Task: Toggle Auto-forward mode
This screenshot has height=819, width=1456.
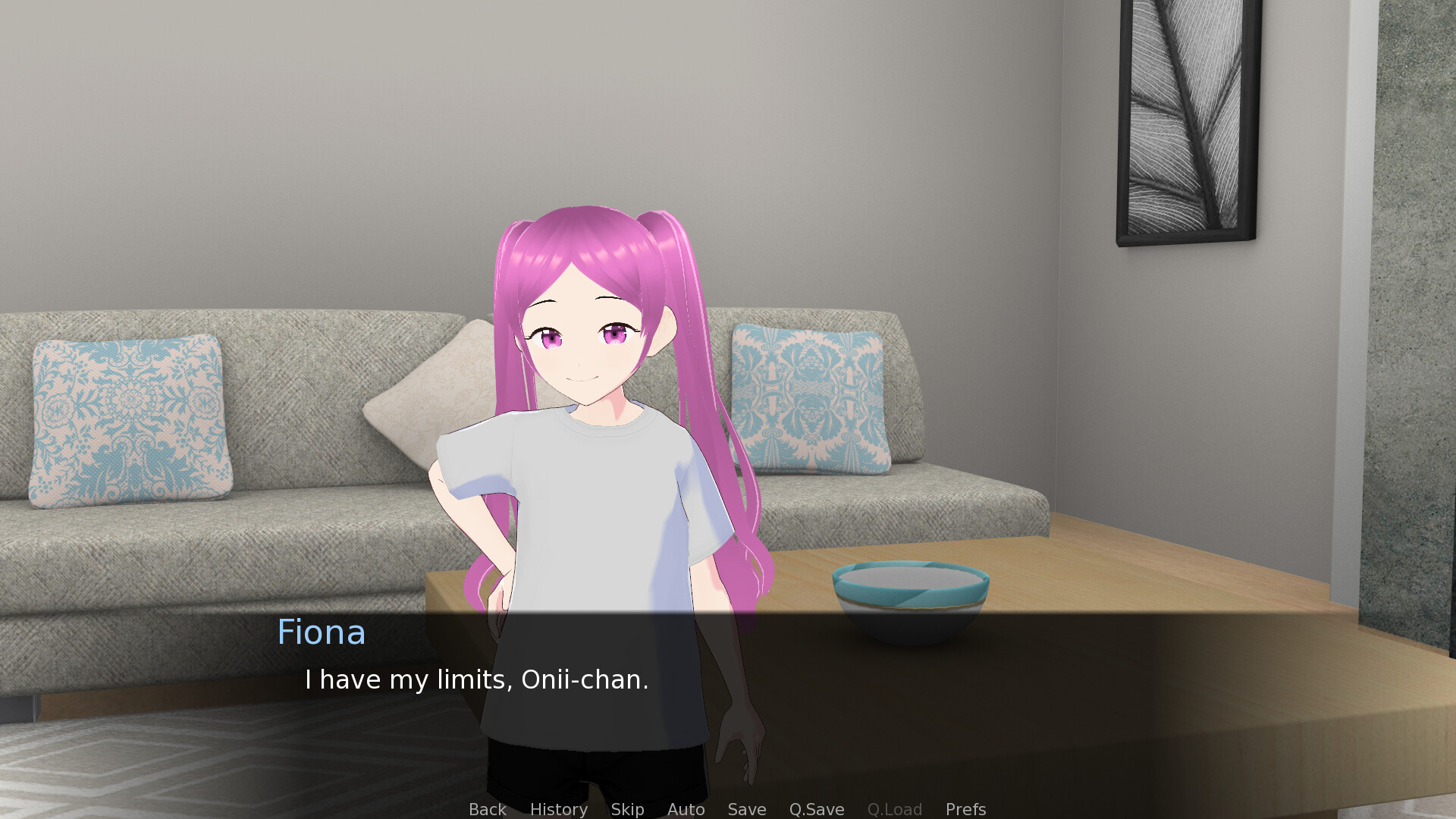Action: point(685,809)
